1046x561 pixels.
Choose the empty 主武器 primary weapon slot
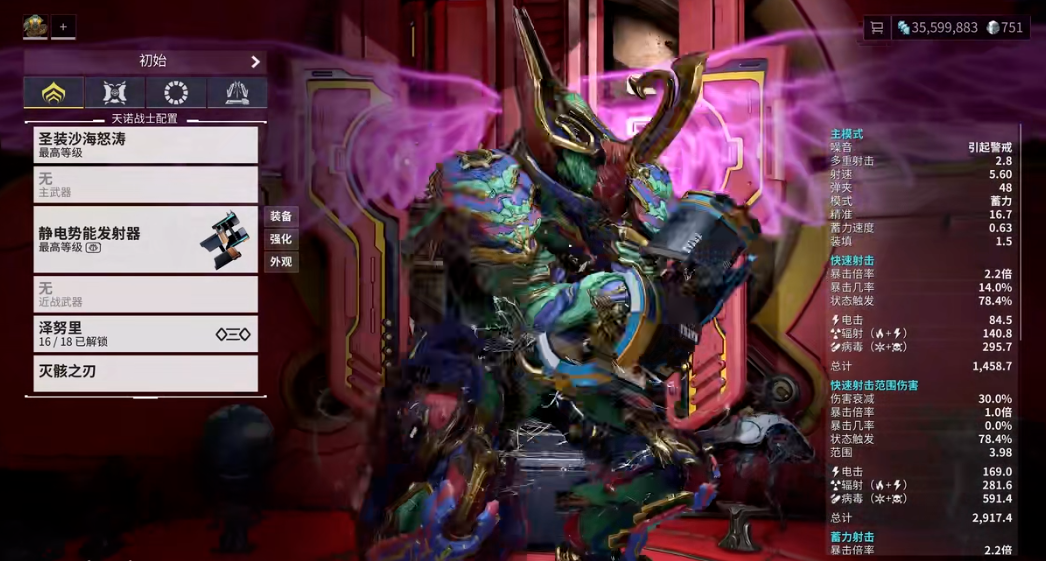coord(146,185)
